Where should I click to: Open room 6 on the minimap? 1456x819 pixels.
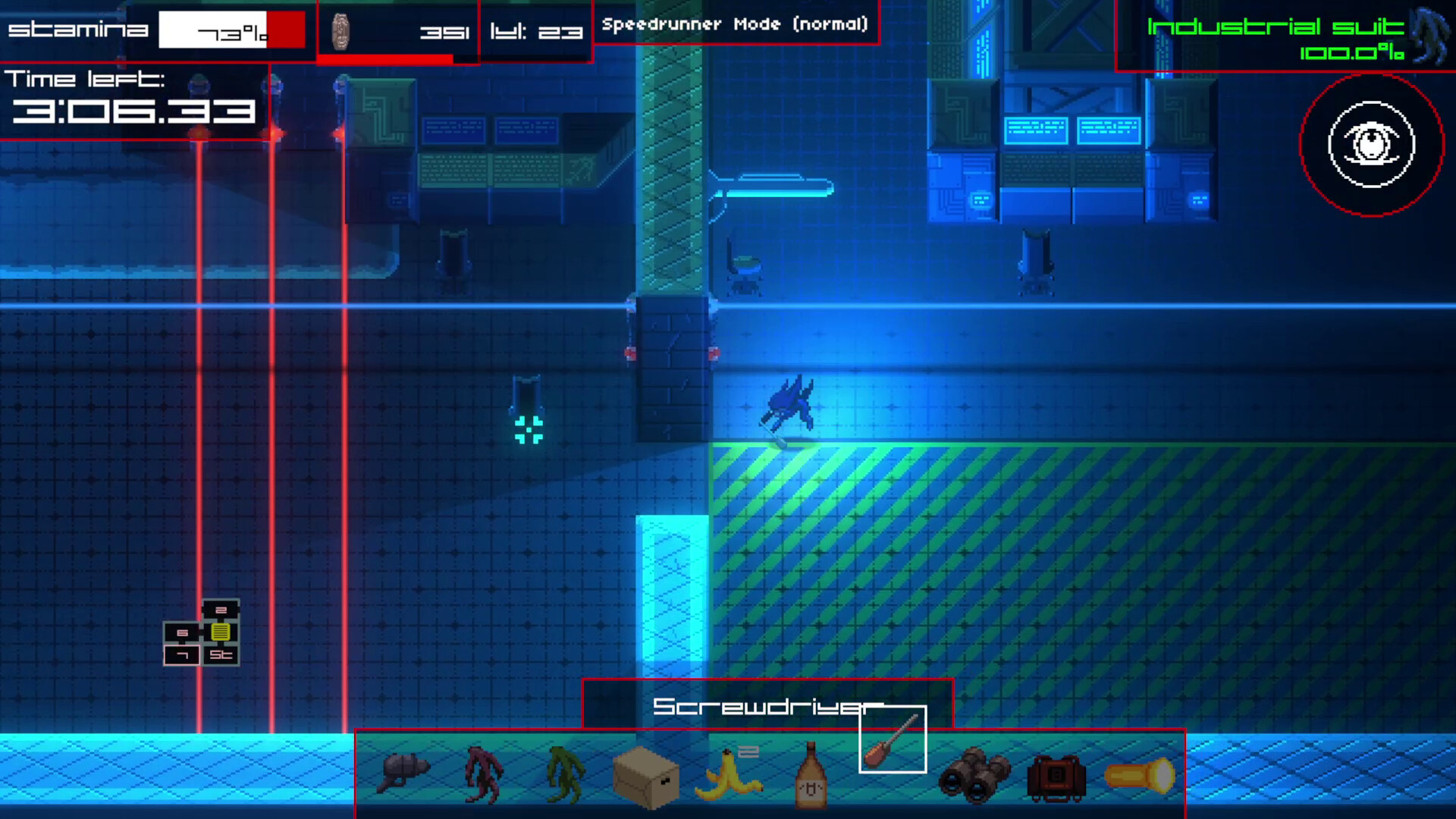pyautogui.click(x=182, y=631)
